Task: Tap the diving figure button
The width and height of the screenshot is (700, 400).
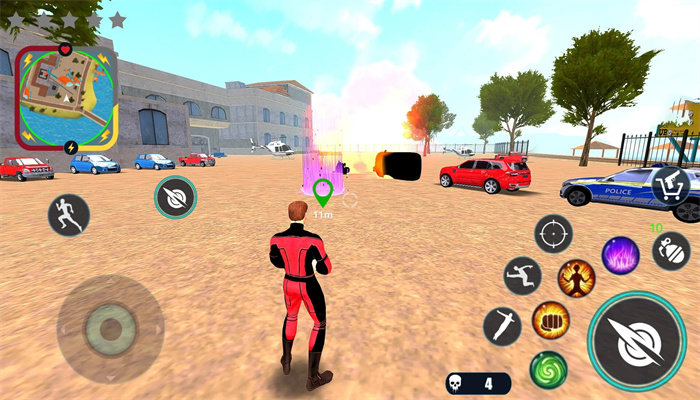Action: point(502,326)
